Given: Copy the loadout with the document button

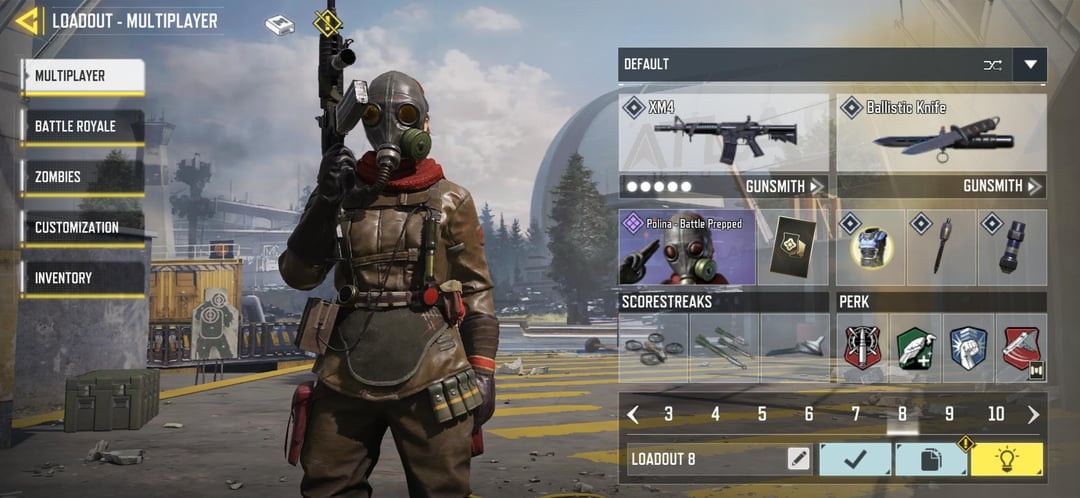Looking at the screenshot, I should [x=930, y=459].
